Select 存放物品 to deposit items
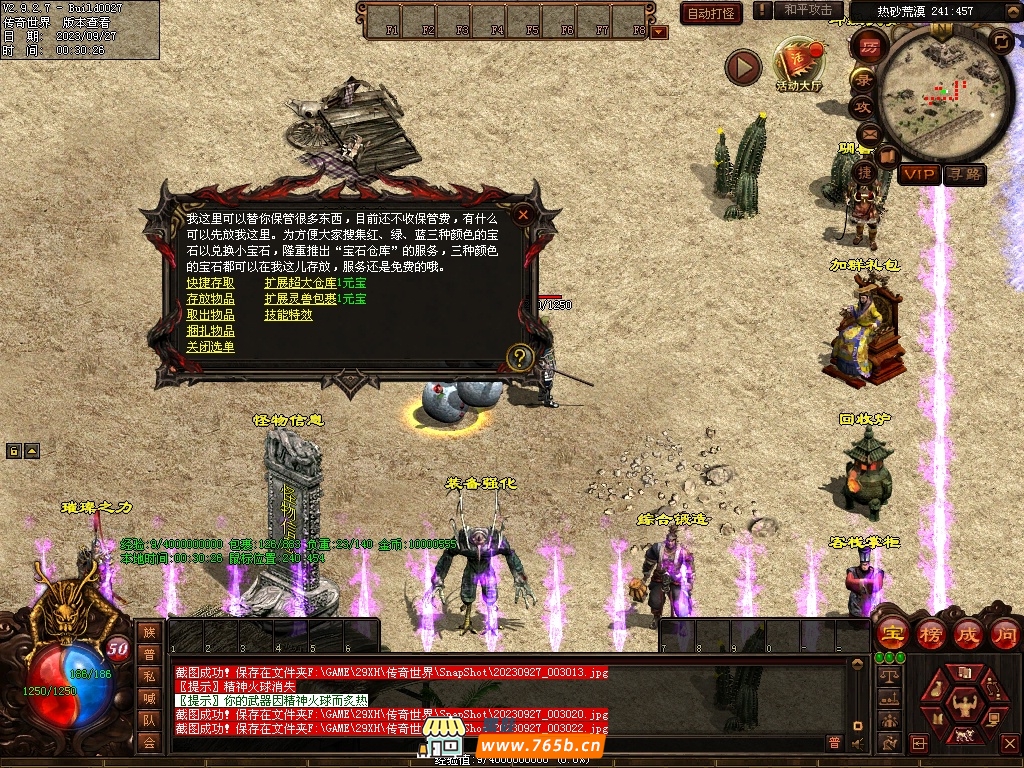Screen dimensions: 1024x768 210,299
